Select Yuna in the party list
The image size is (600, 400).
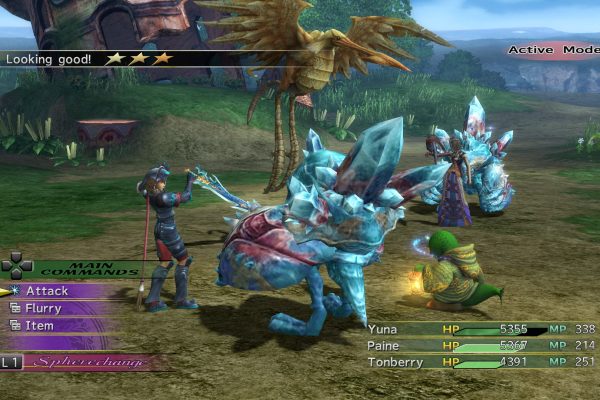(383, 328)
